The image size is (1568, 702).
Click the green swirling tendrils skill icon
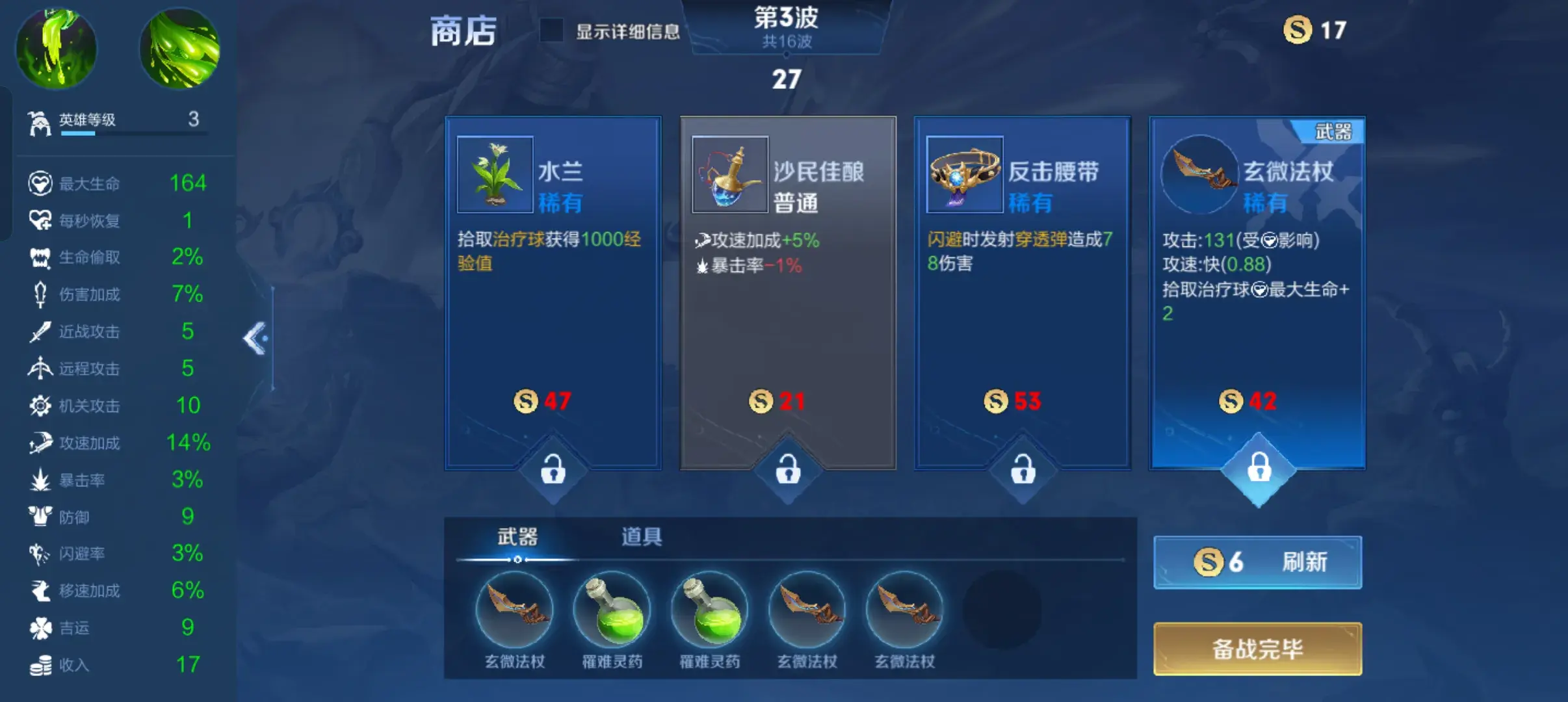click(180, 48)
